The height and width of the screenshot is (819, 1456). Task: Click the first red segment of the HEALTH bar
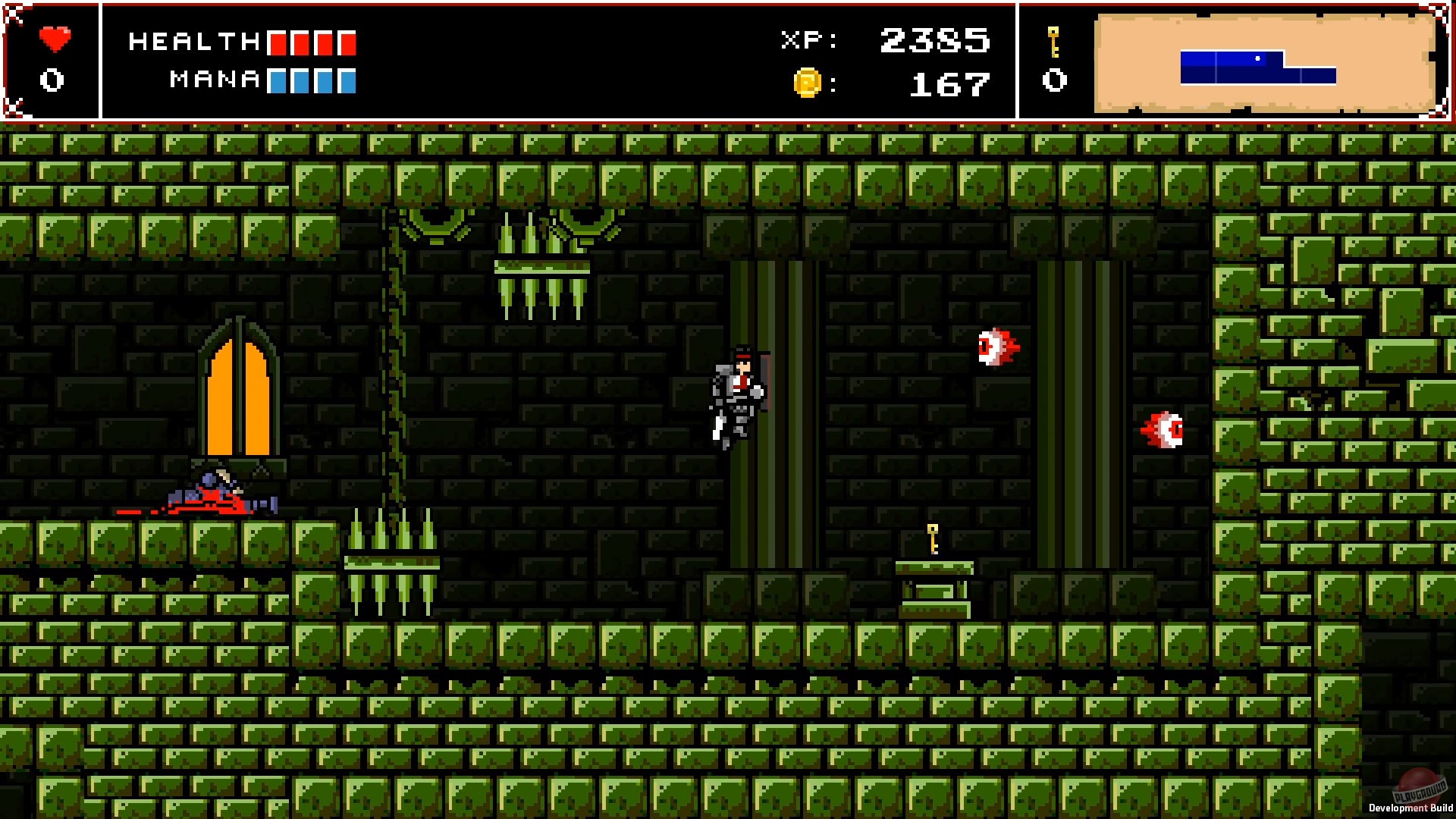point(278,43)
